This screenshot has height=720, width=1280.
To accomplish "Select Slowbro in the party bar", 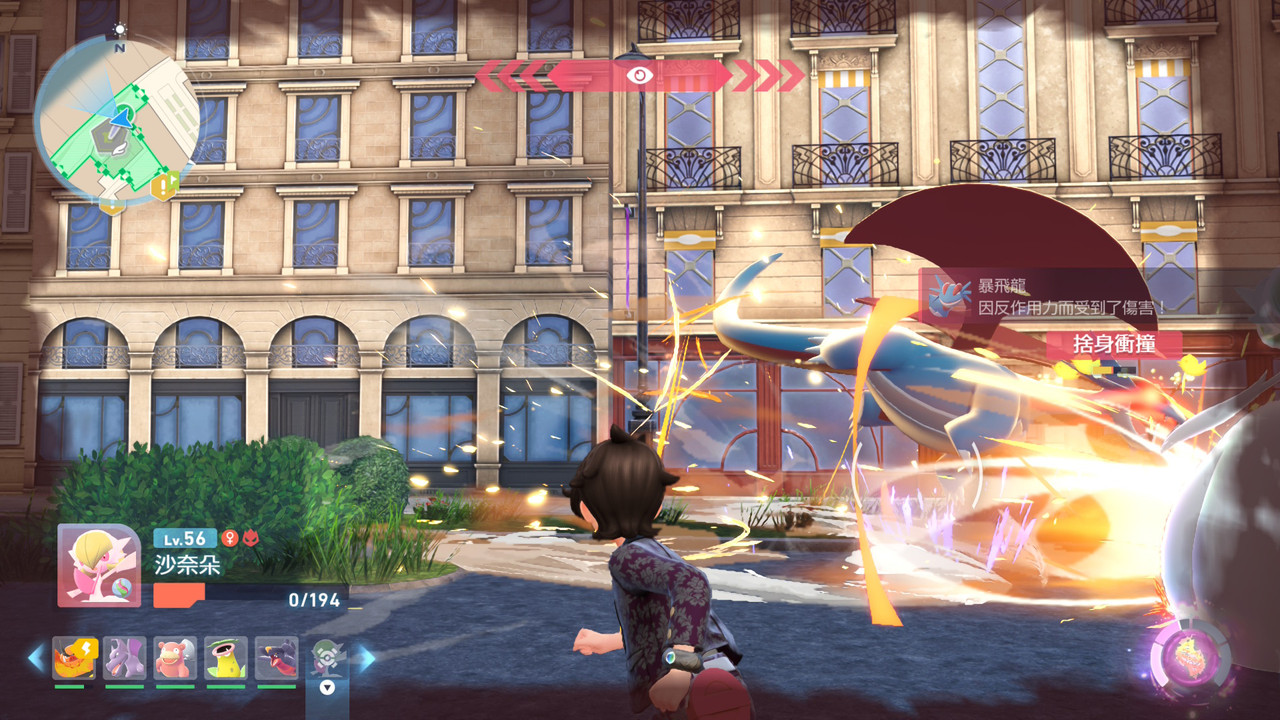I will coord(175,658).
